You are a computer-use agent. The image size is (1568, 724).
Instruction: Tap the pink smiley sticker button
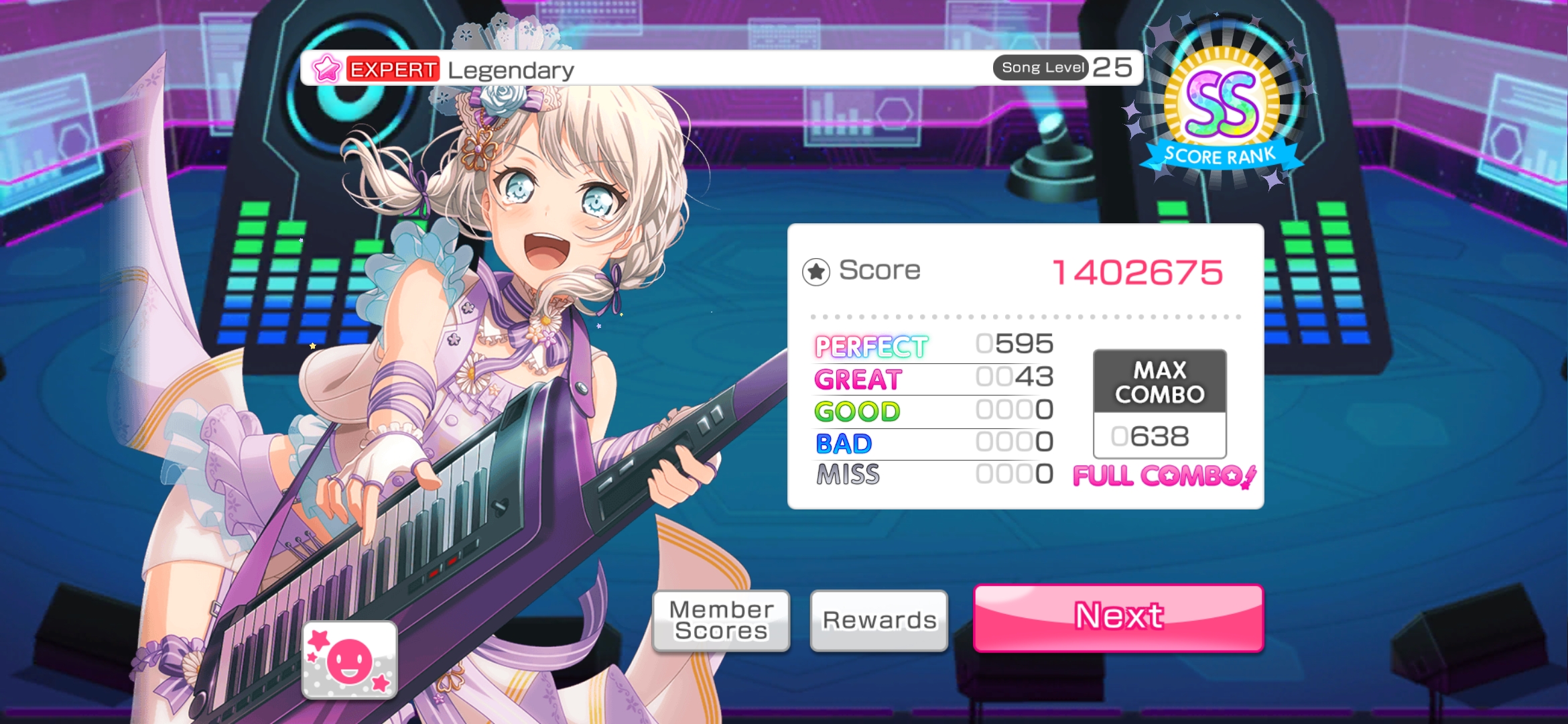[350, 660]
